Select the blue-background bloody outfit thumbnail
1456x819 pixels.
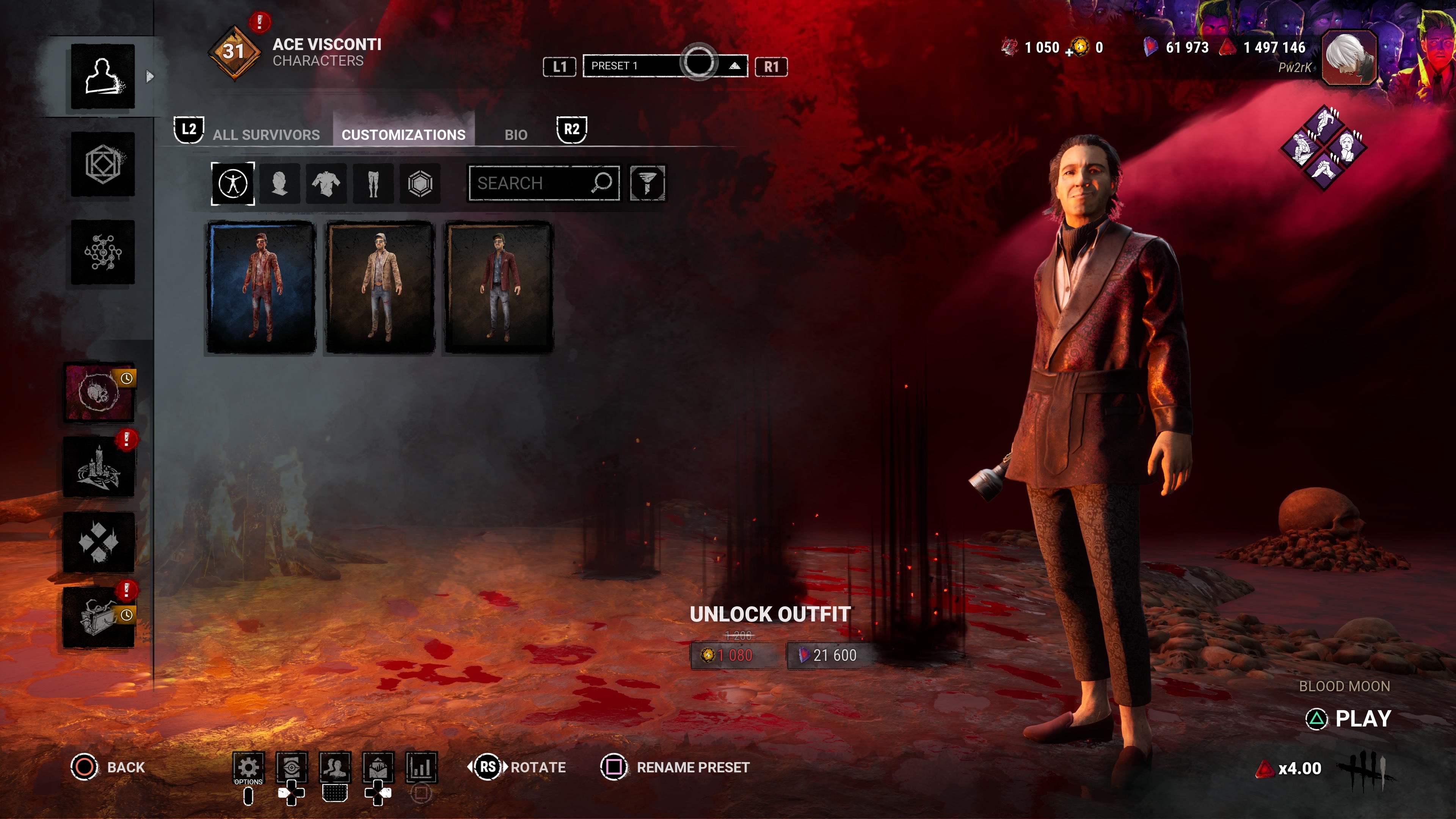[261, 287]
